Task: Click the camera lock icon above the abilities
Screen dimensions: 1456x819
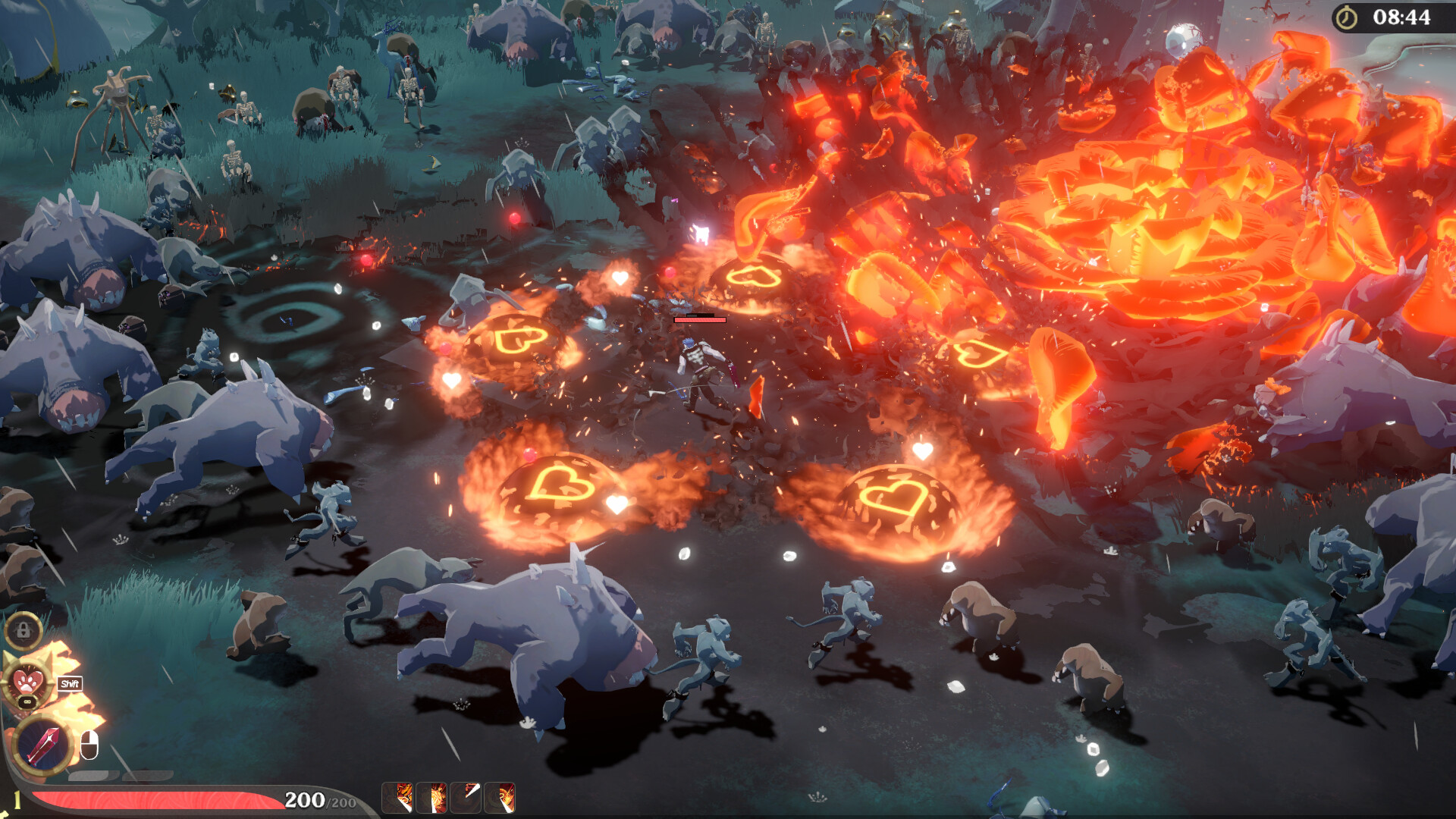Action: [x=24, y=630]
